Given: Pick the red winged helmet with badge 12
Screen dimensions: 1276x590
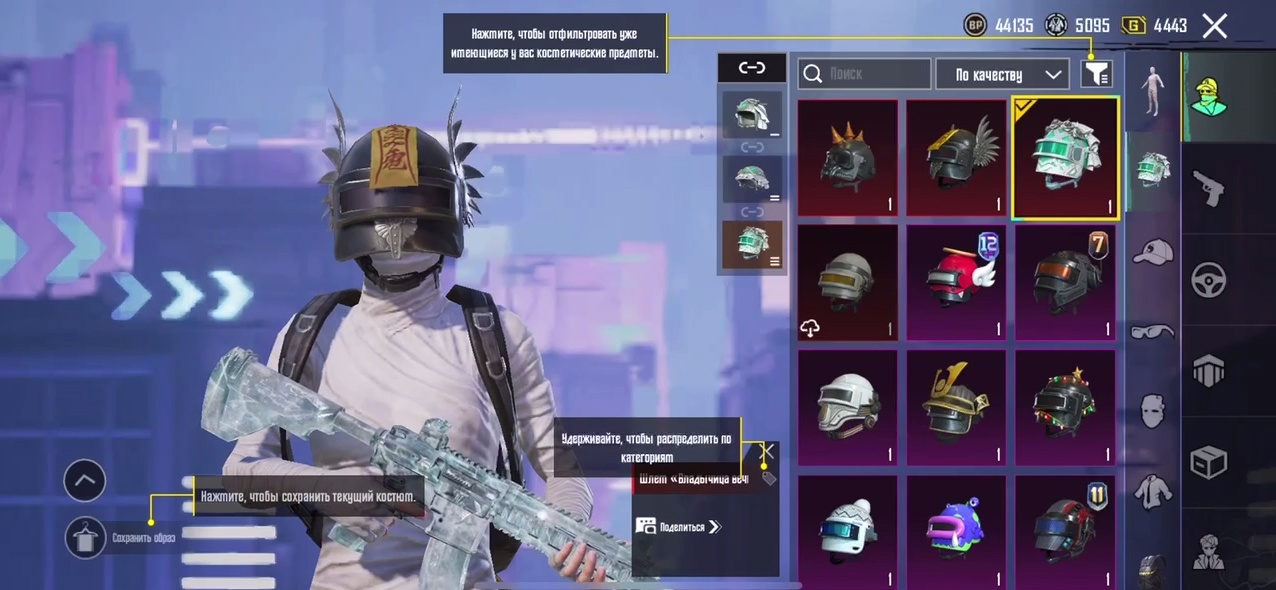Looking at the screenshot, I should click(957, 283).
